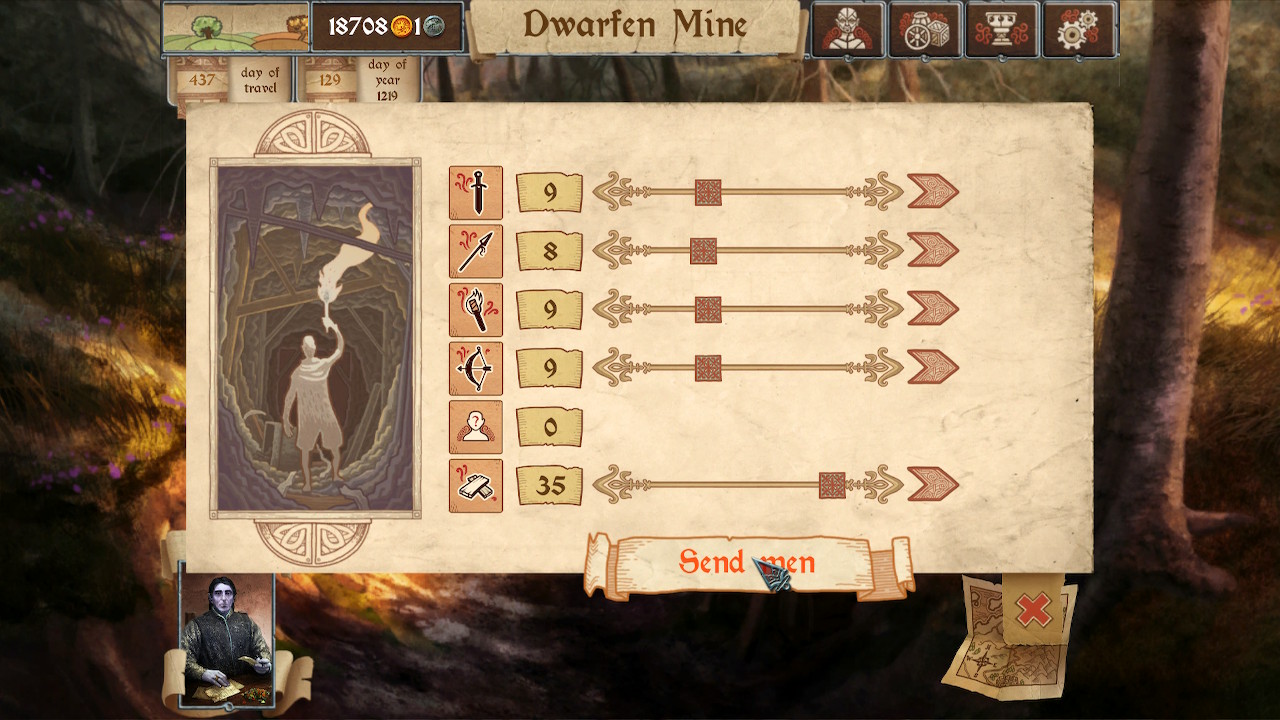Click the goblet trophy icon

tap(1003, 29)
